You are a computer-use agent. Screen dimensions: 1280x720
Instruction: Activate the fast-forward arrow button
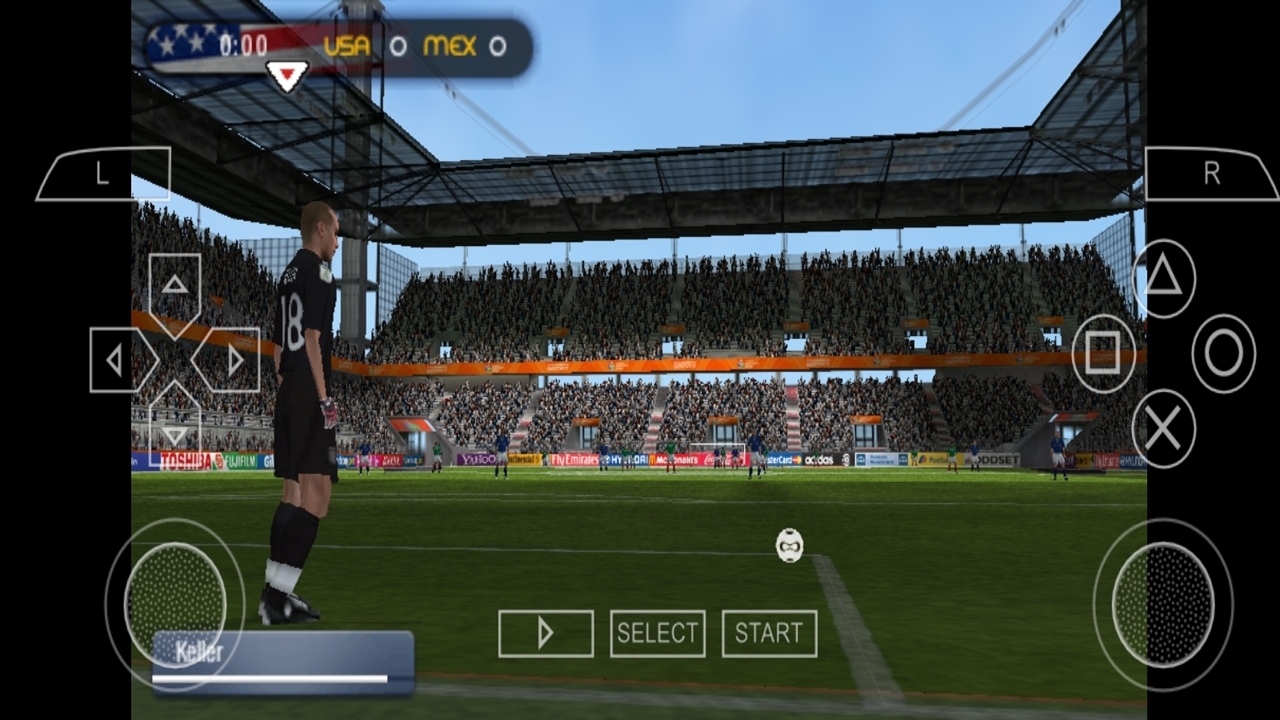coord(545,633)
